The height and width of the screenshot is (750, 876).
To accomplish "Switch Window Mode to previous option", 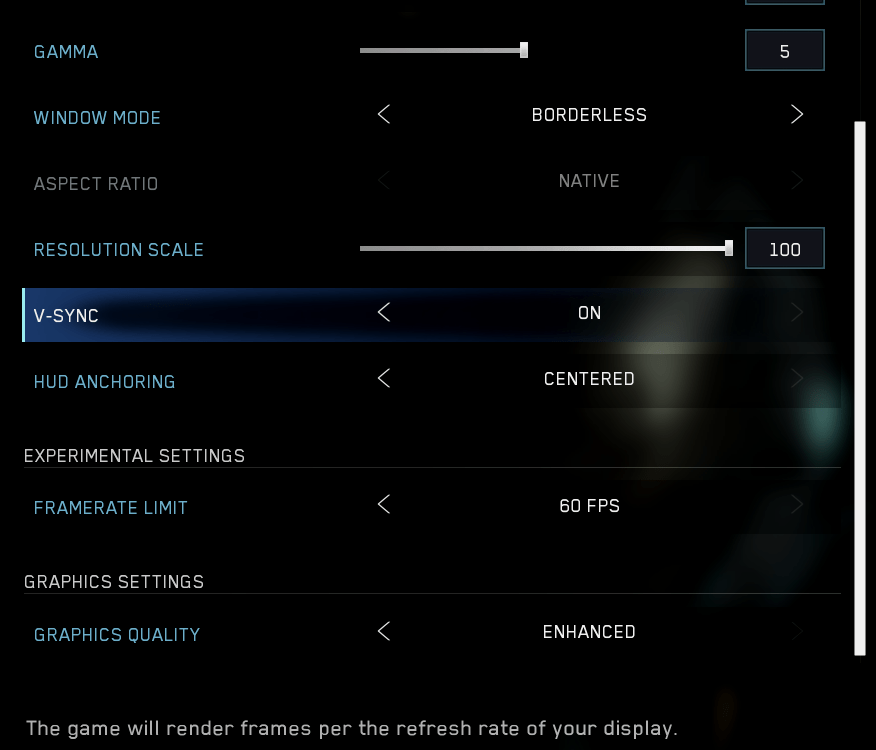I will [384, 115].
